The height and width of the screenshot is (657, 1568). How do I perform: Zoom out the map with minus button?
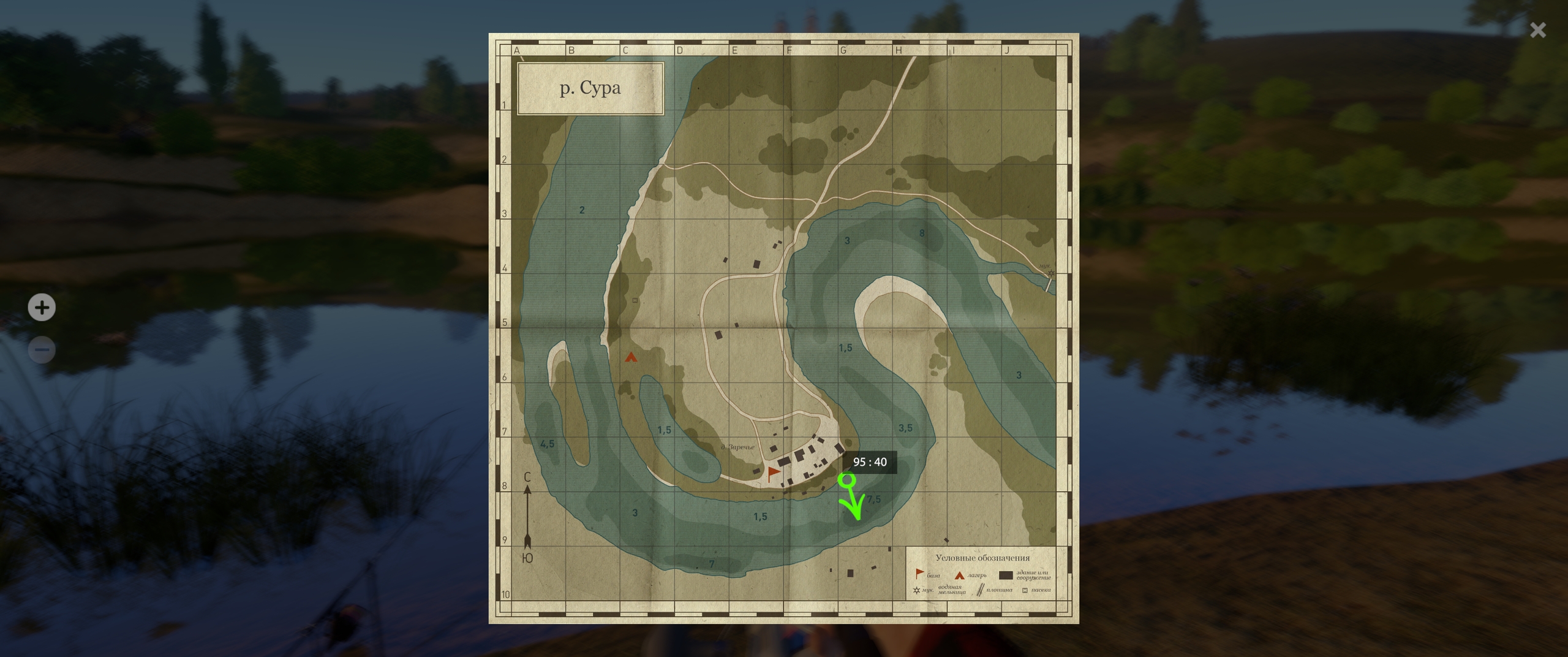point(42,350)
